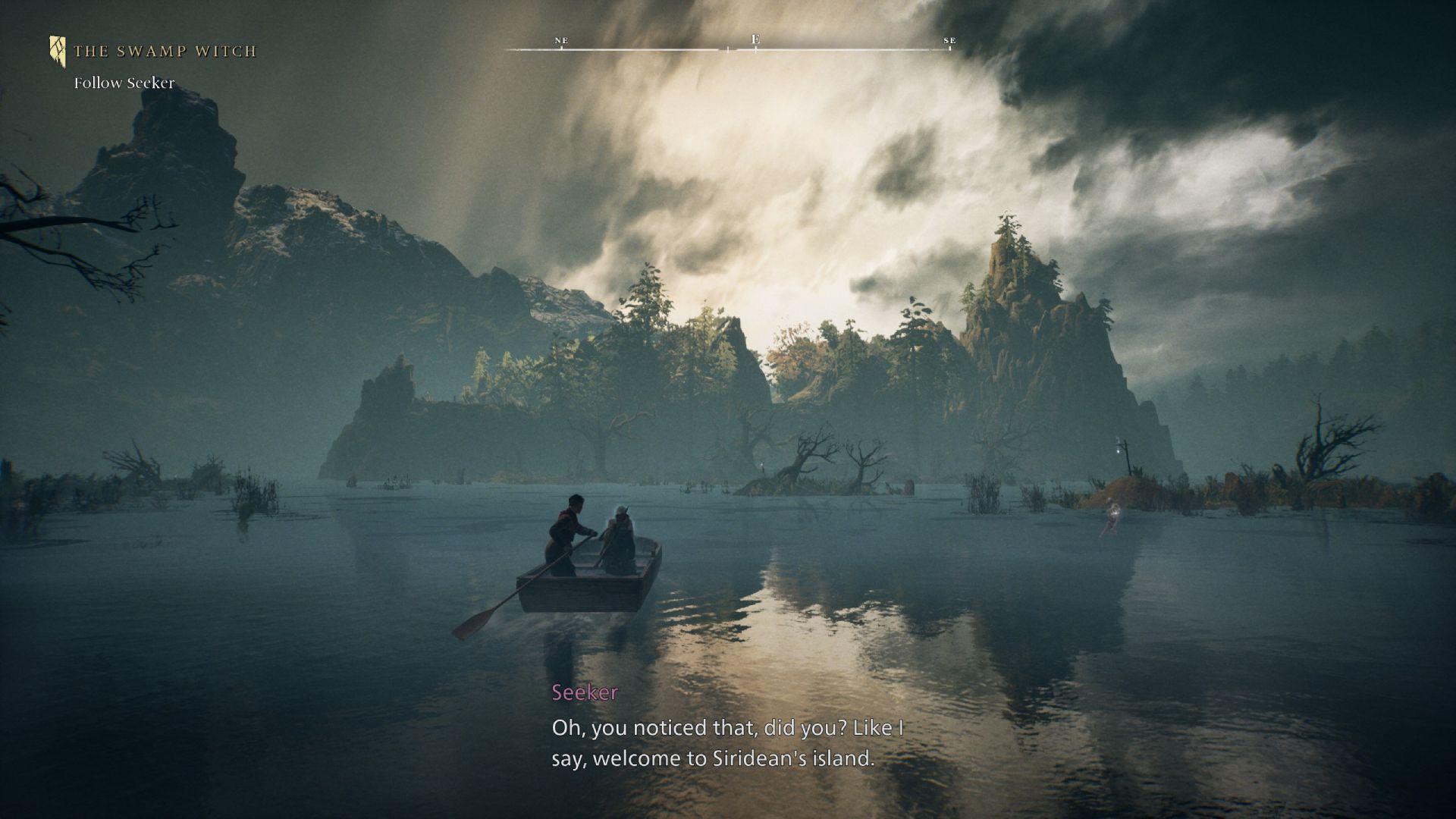
Task: Select the Follow Seeker objective
Action: pyautogui.click(x=124, y=83)
